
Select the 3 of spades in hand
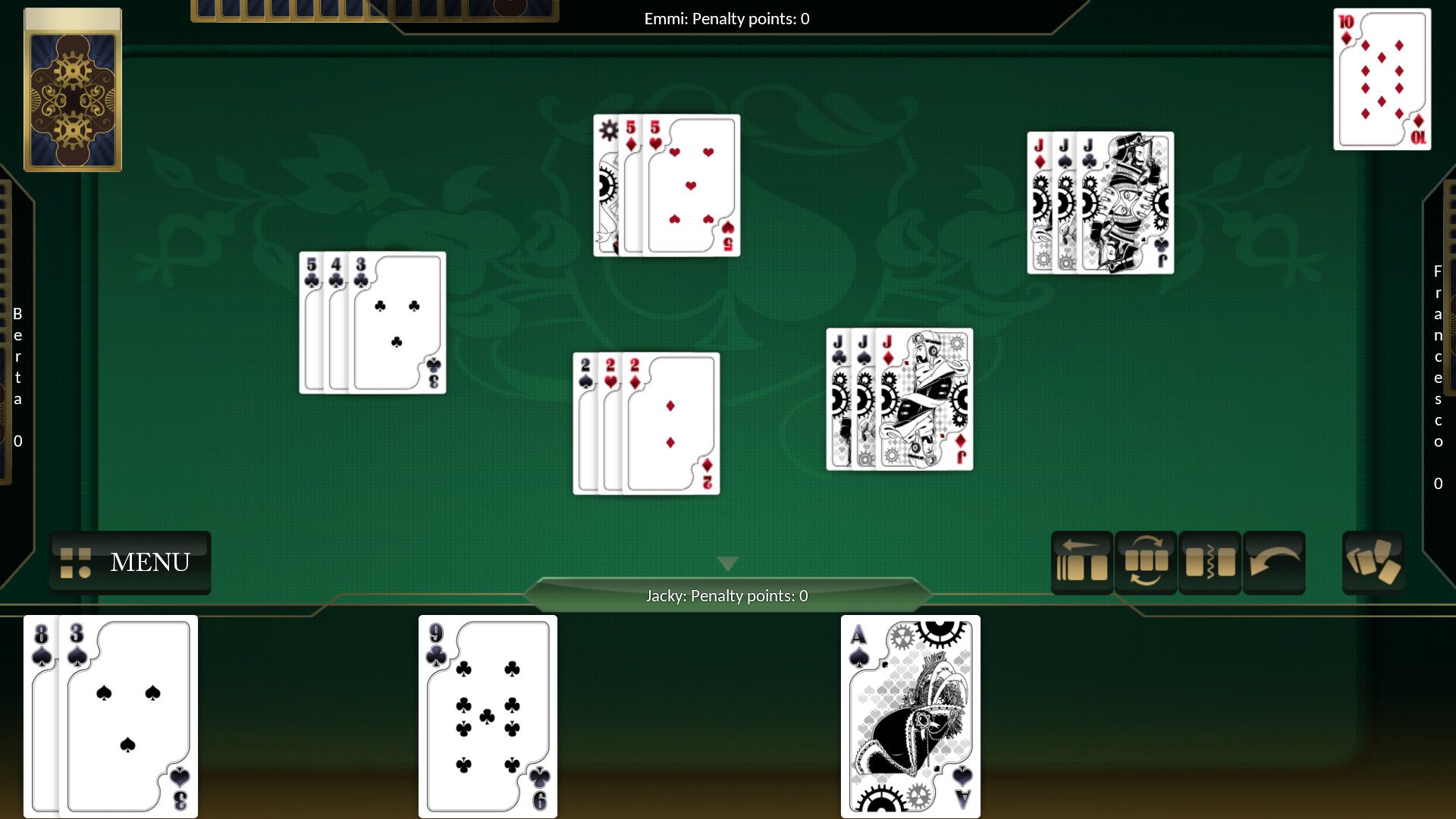coord(125,716)
